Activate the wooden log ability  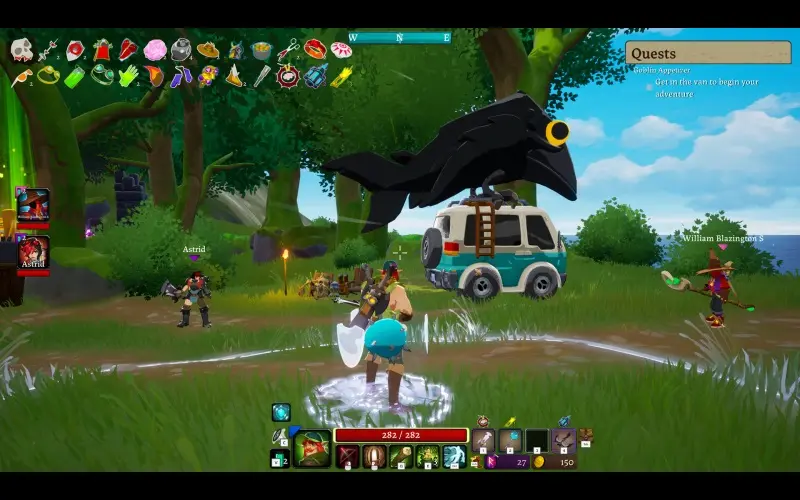tap(402, 457)
